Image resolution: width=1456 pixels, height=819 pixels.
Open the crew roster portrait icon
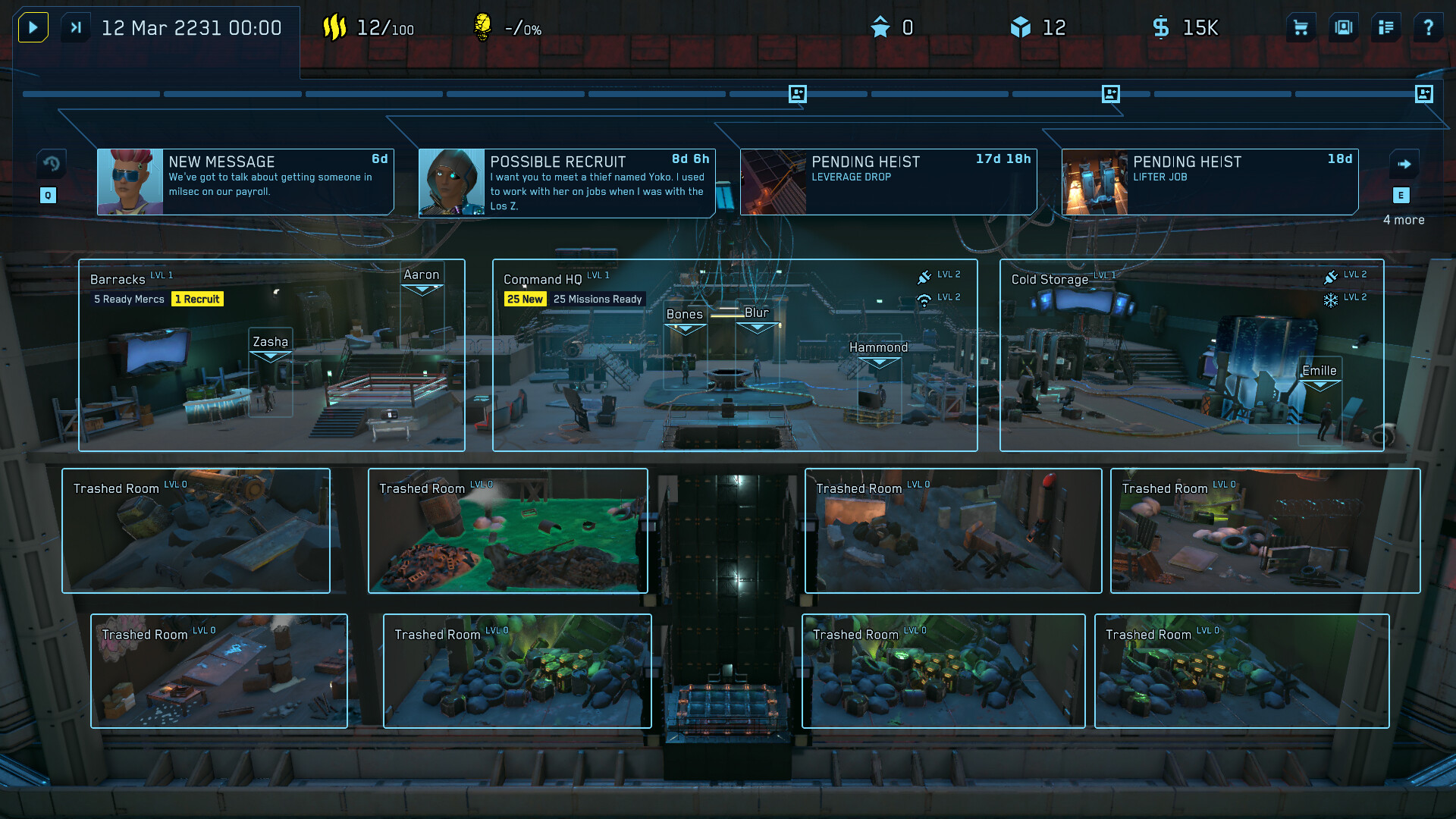click(x=1344, y=27)
